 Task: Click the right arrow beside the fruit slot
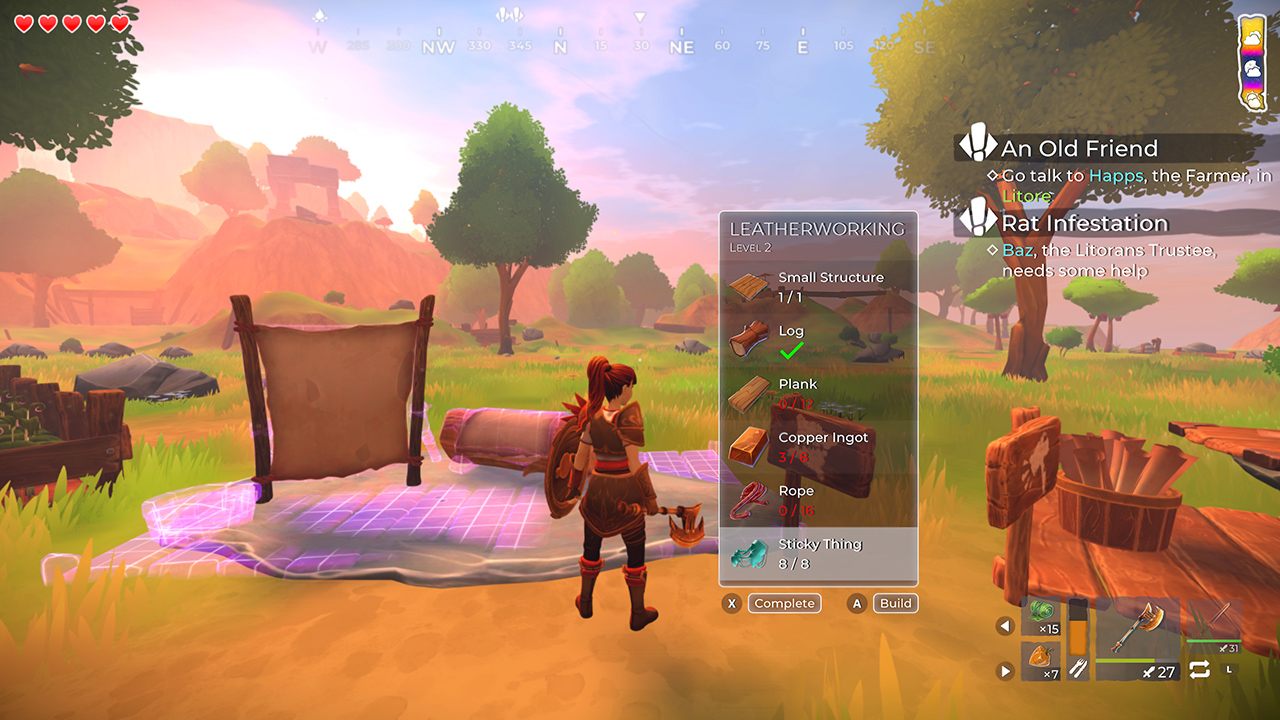tap(1005, 671)
